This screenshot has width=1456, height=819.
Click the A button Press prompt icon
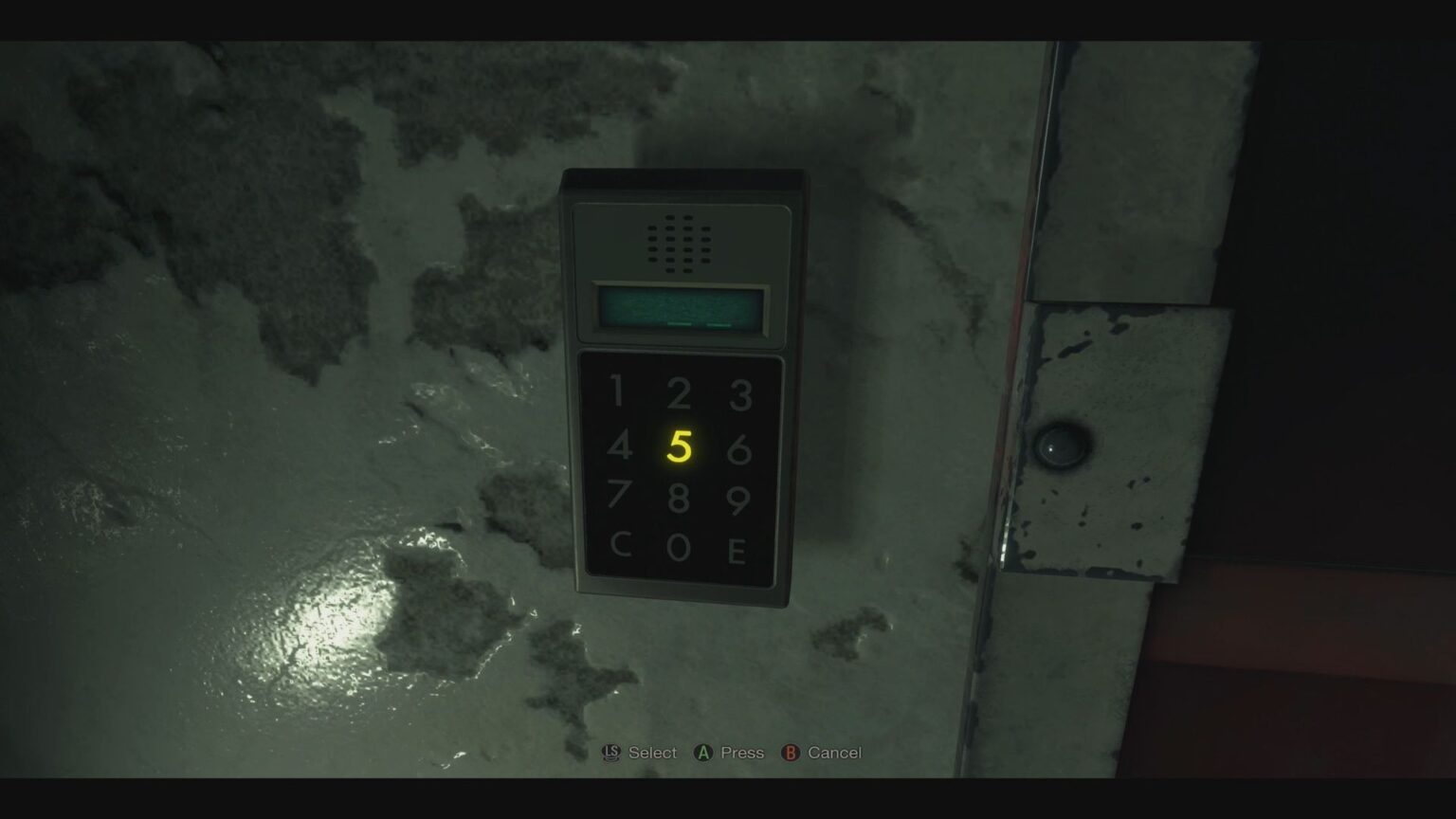click(701, 753)
